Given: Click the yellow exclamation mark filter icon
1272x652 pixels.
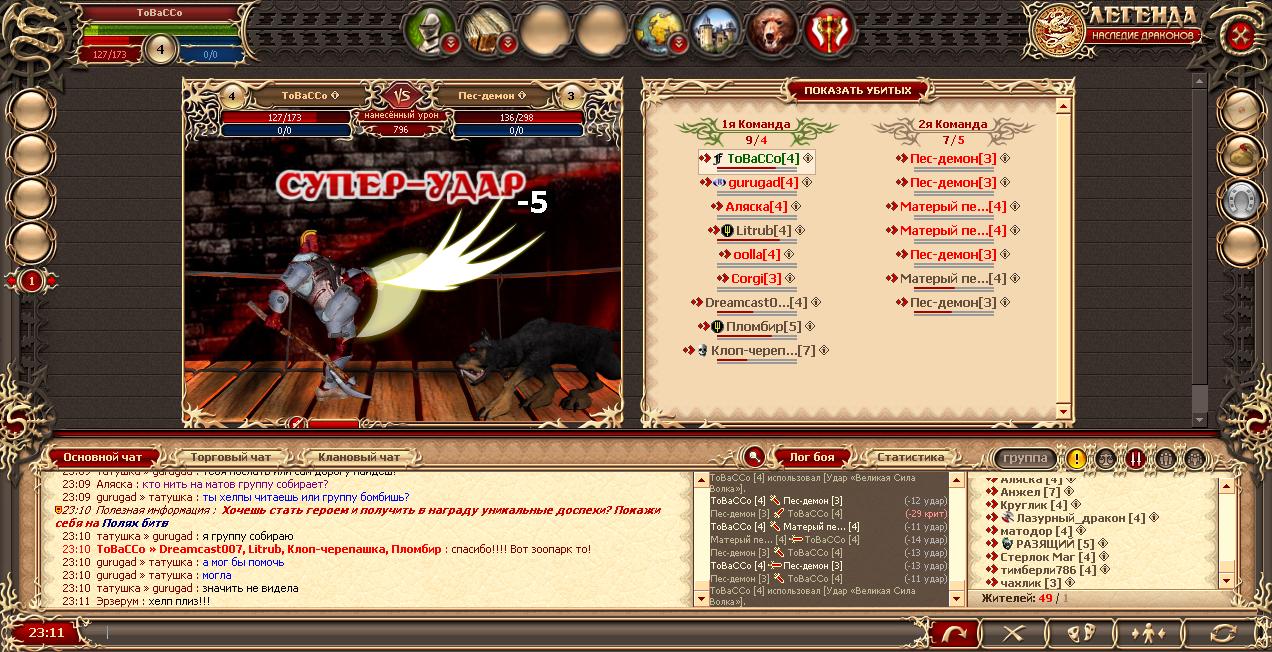Looking at the screenshot, I should click(1076, 459).
